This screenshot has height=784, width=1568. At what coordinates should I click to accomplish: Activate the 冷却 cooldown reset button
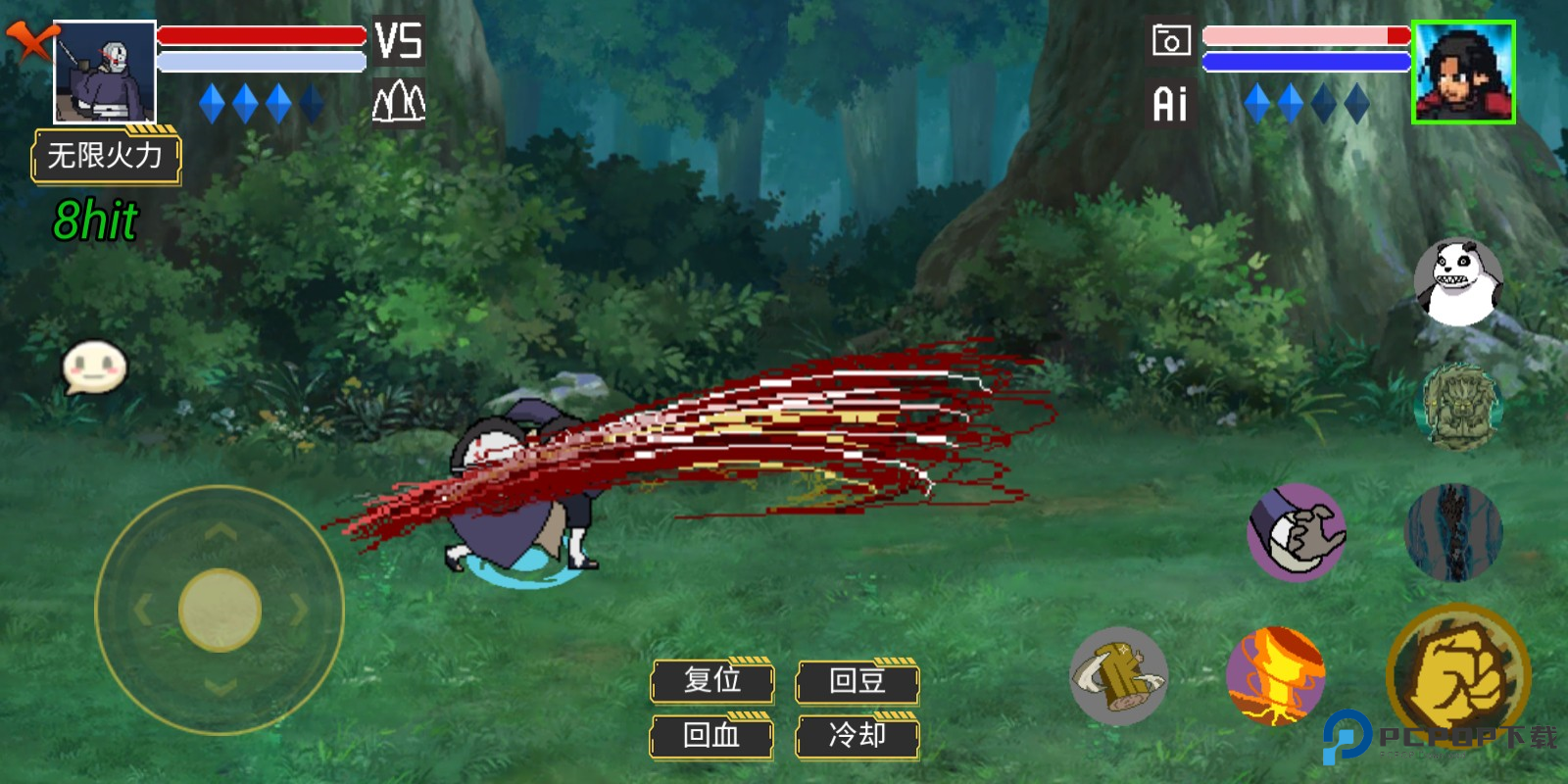(857, 735)
